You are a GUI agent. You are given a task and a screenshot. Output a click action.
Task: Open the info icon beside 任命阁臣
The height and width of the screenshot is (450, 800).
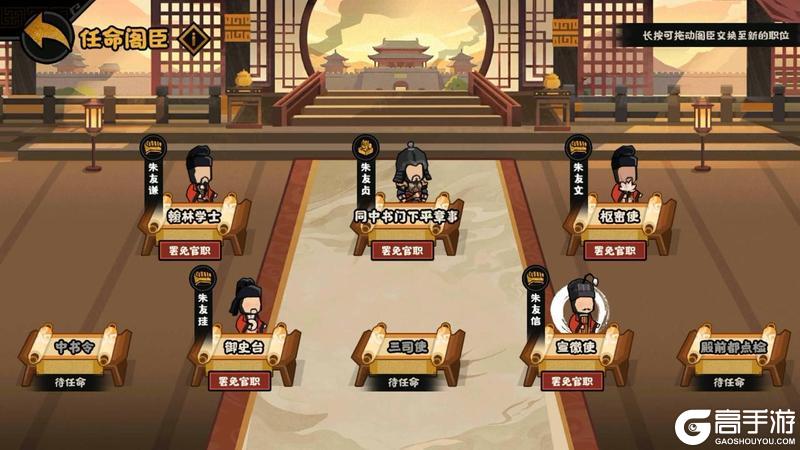pyautogui.click(x=195, y=38)
